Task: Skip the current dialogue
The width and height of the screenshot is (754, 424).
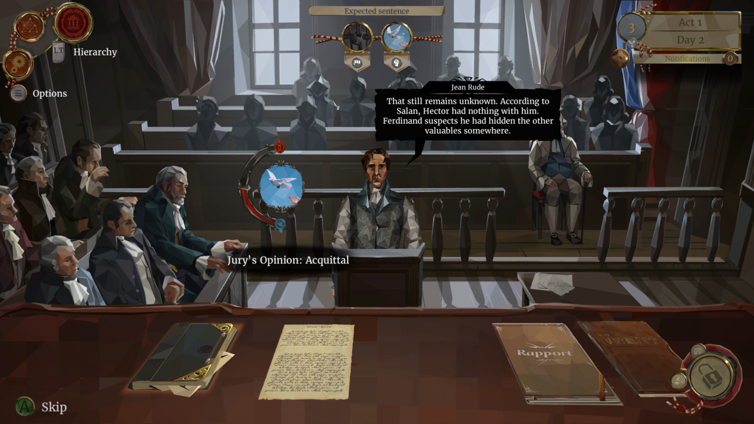Action: 41,407
